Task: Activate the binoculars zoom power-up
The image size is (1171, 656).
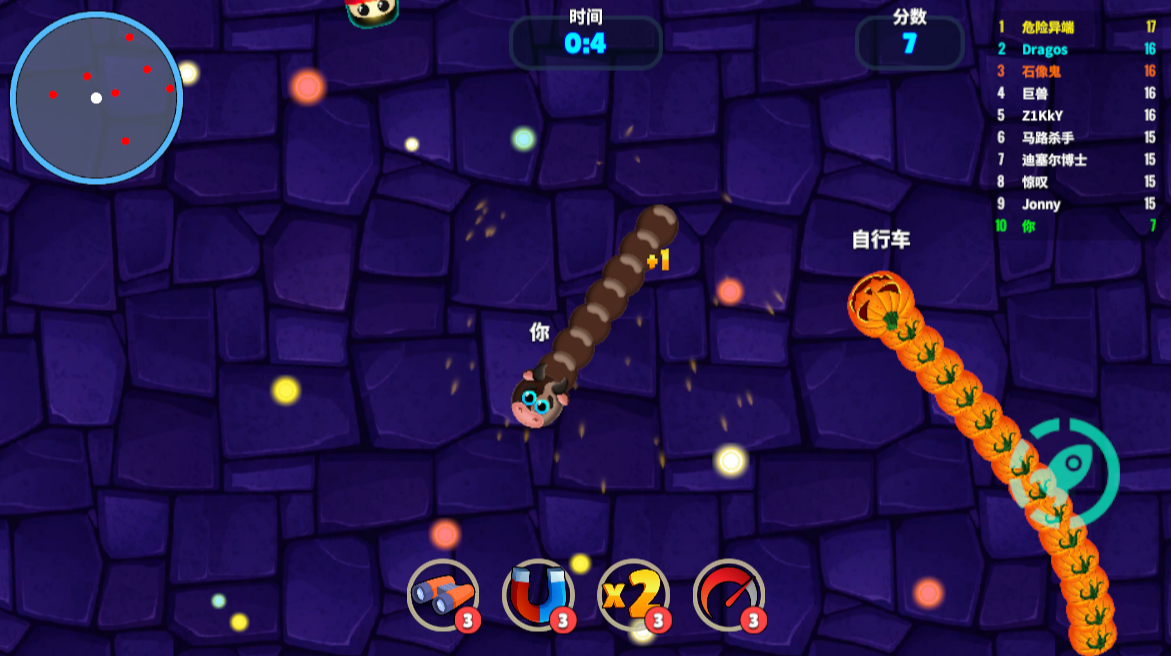Action: tap(442, 595)
